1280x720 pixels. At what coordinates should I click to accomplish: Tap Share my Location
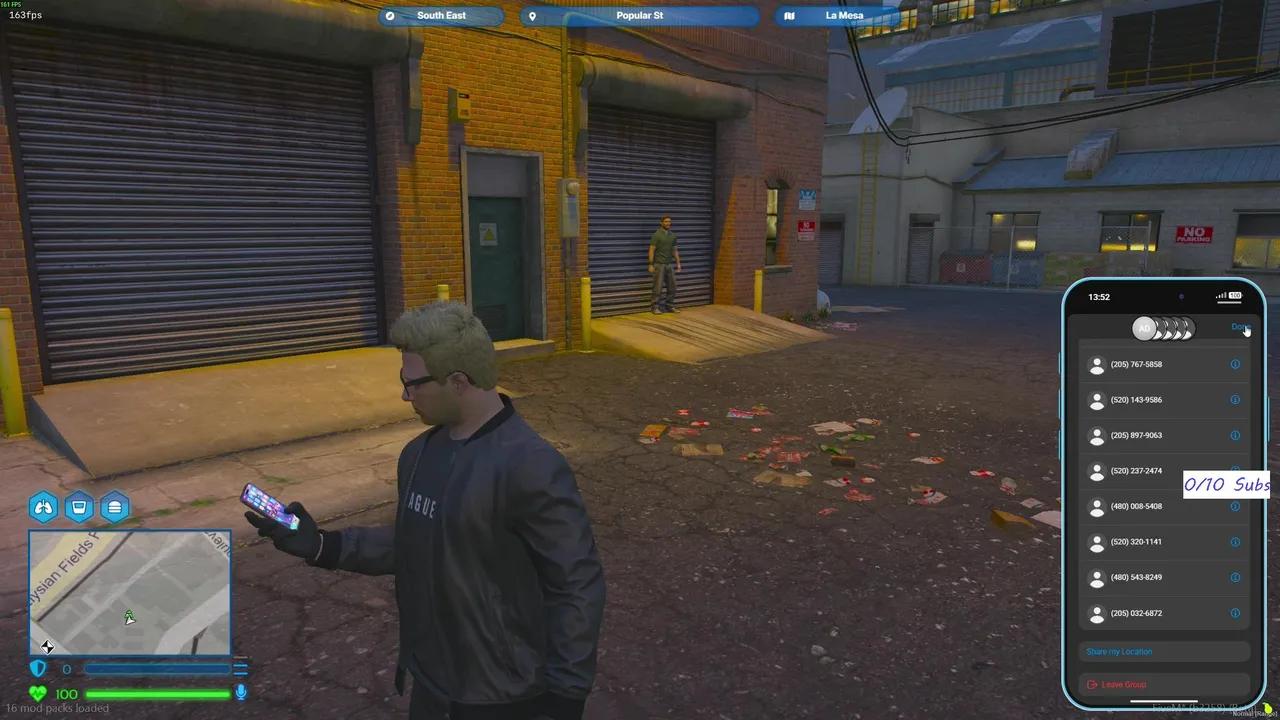(1118, 651)
